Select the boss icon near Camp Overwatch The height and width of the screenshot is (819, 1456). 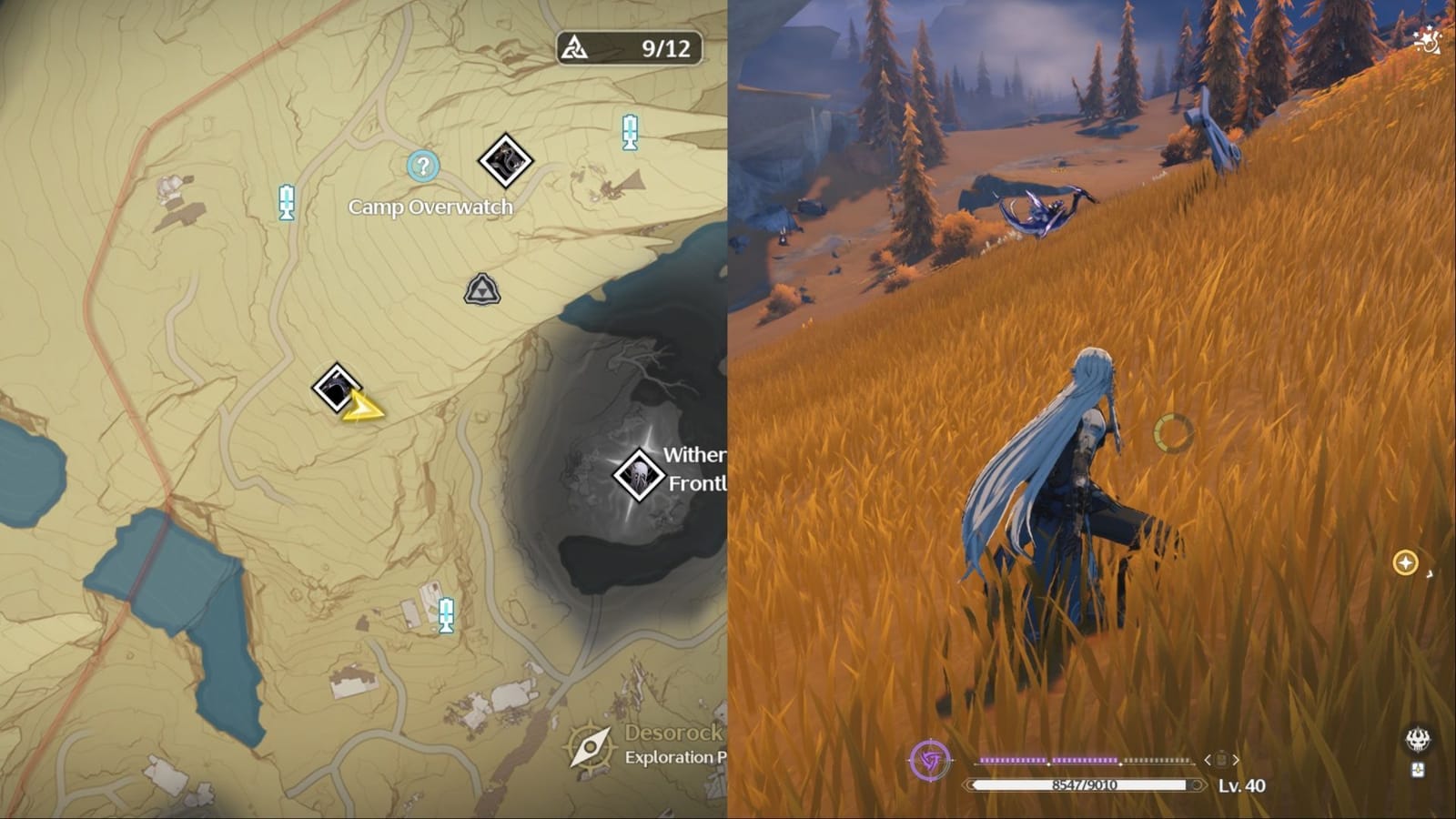click(506, 161)
